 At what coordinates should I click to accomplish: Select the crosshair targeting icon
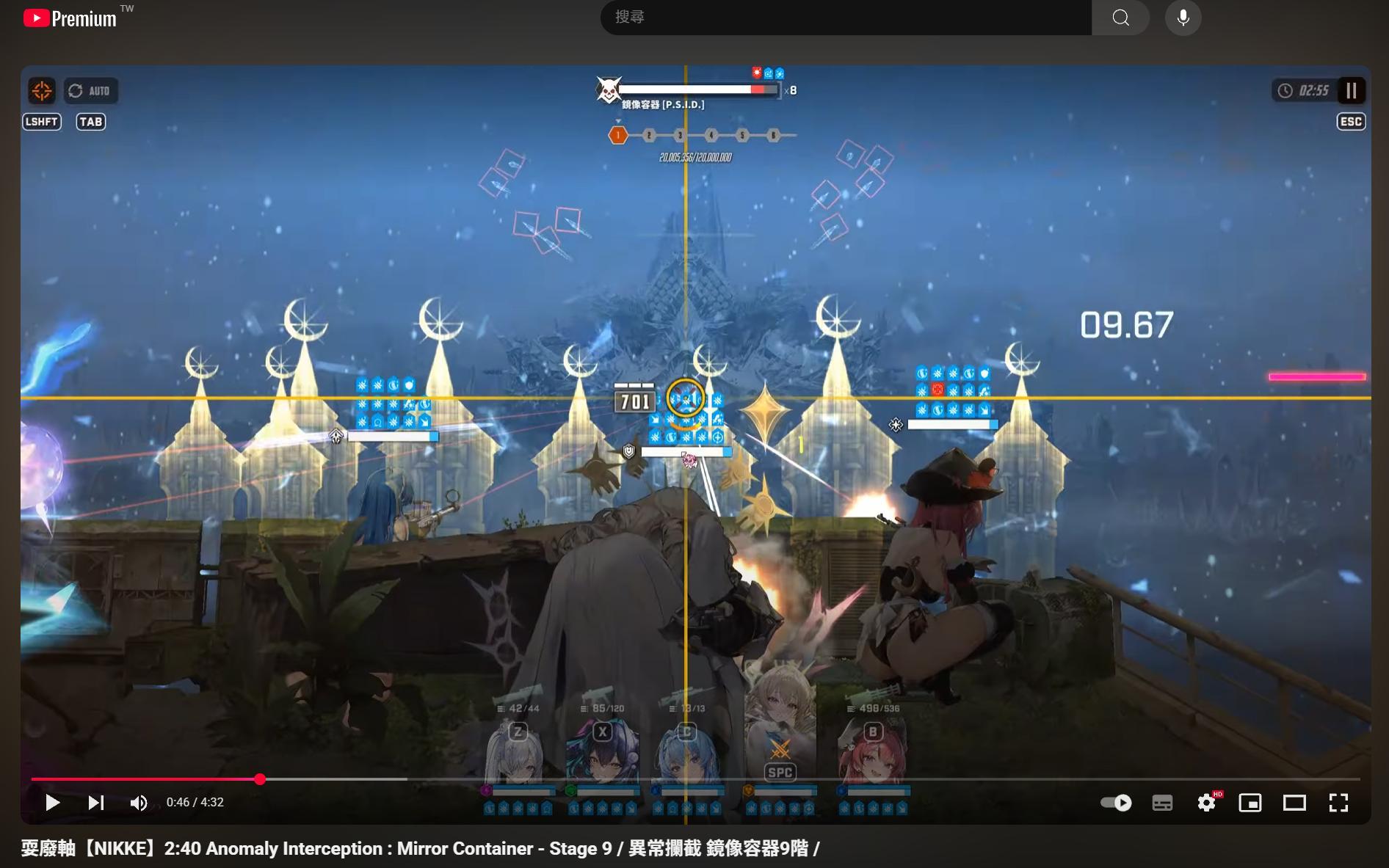[x=41, y=90]
